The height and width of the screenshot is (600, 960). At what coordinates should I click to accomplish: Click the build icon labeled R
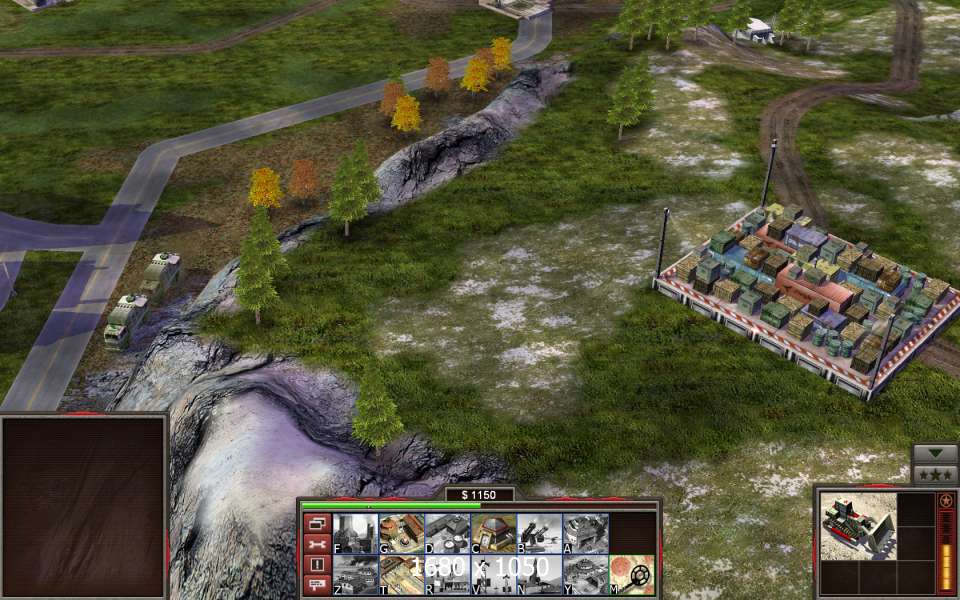point(447,575)
